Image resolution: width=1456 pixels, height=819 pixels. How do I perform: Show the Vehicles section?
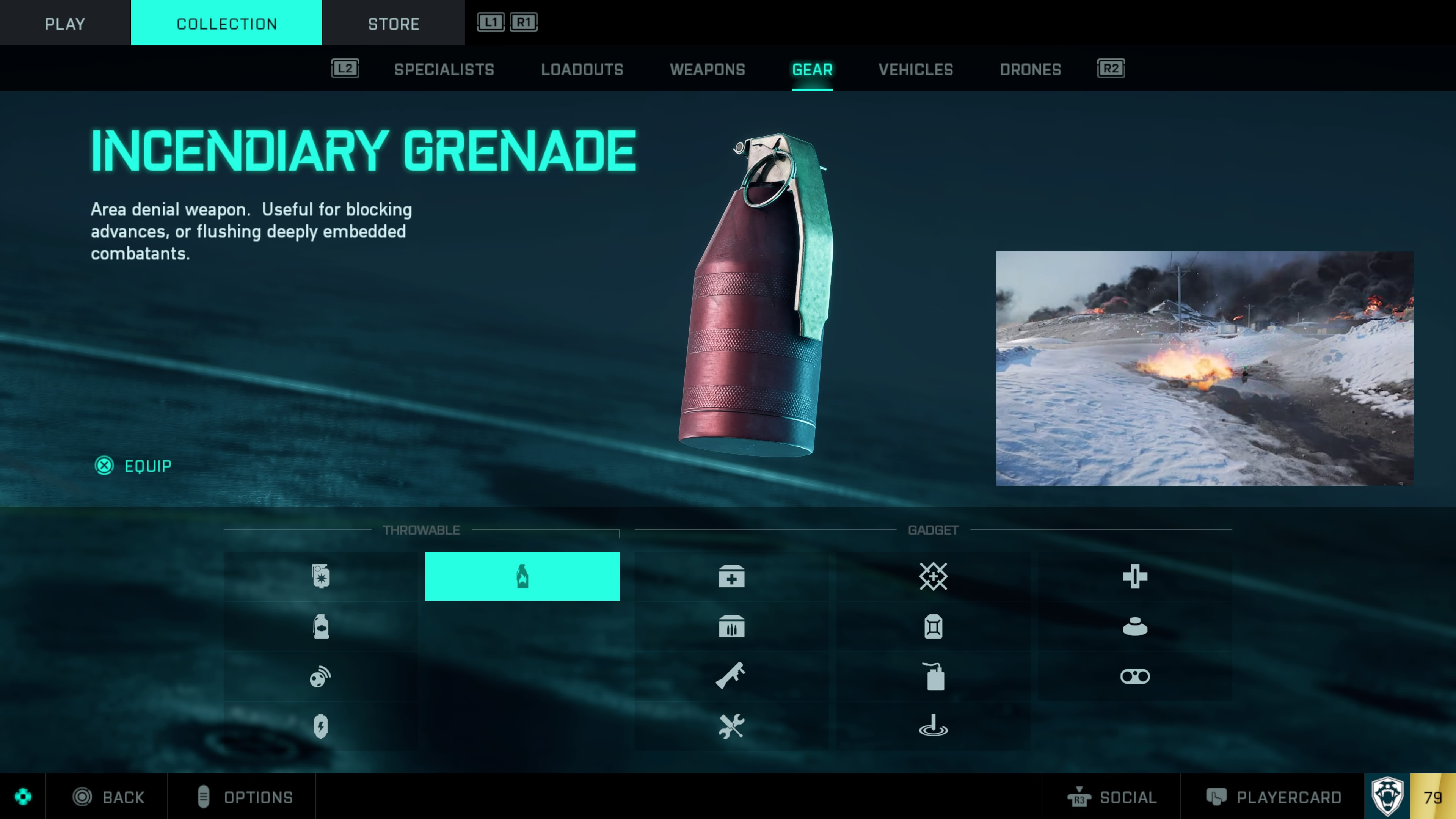click(x=915, y=69)
